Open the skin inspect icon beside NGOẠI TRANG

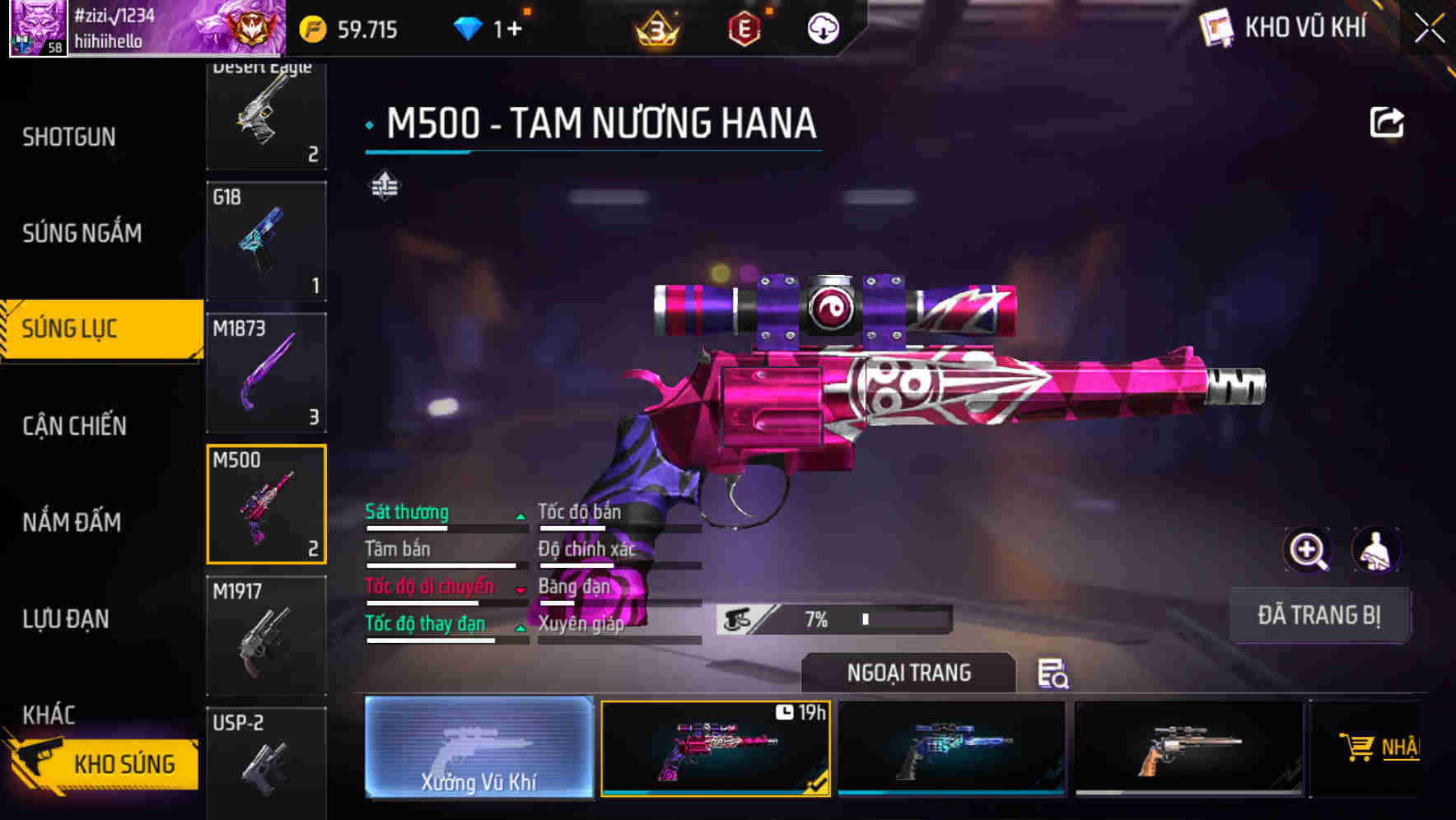[1055, 675]
